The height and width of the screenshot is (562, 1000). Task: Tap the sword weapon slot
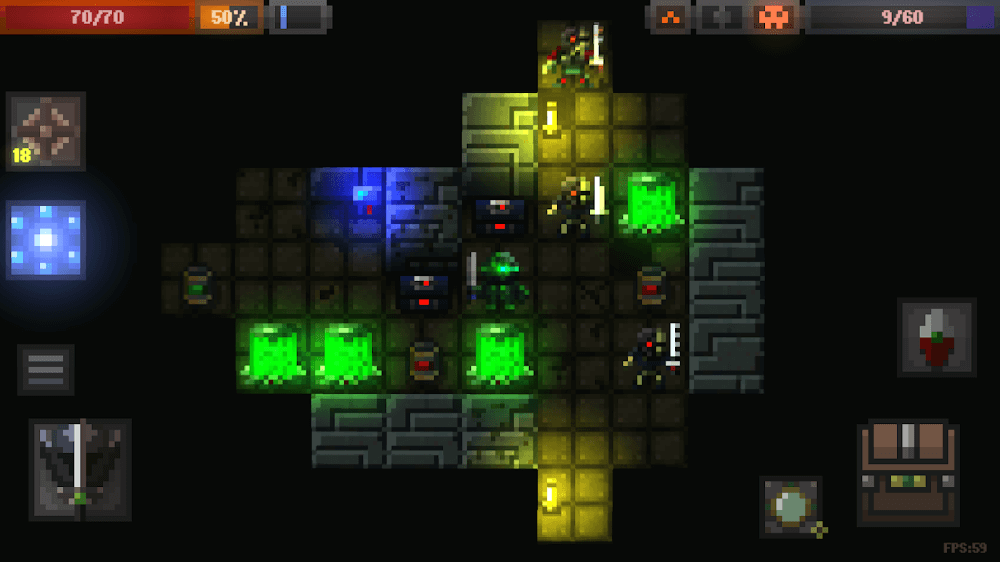point(79,469)
